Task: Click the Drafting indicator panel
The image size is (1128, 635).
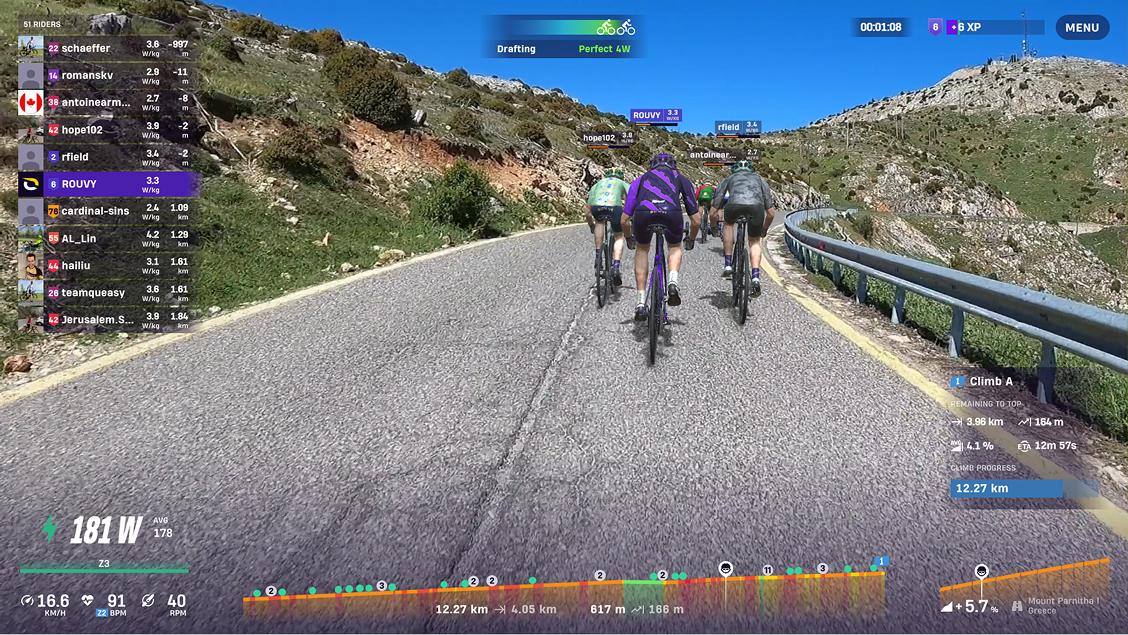Action: (563, 37)
